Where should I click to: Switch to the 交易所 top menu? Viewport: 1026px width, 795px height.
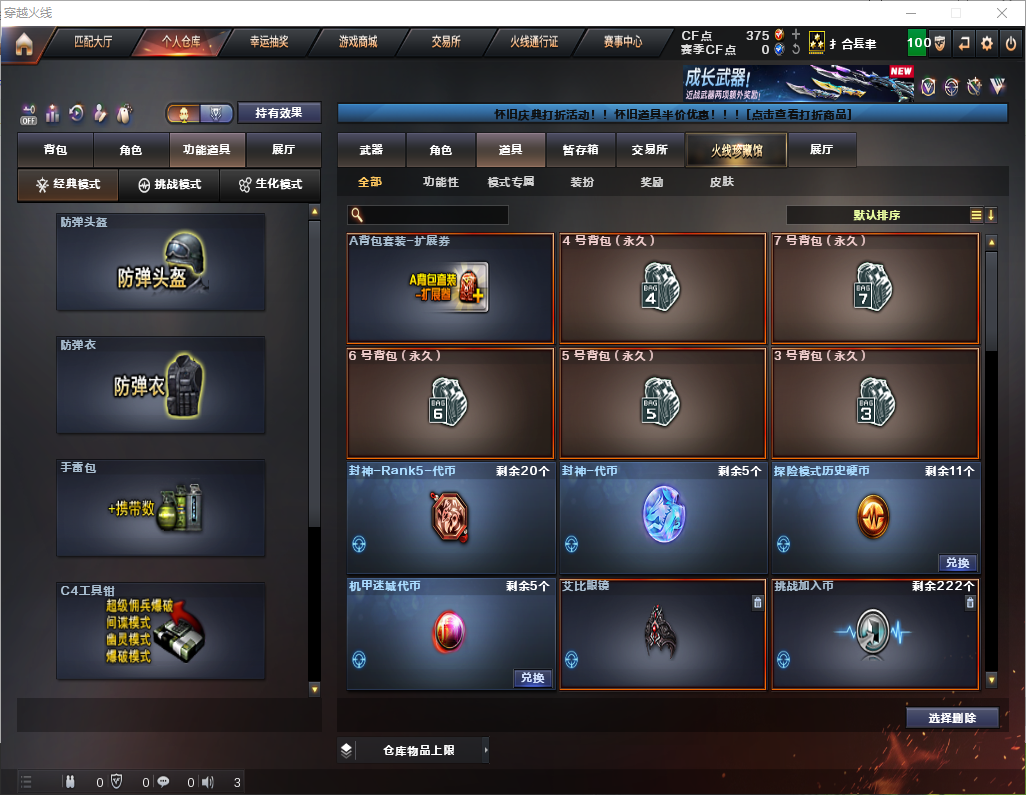point(446,42)
